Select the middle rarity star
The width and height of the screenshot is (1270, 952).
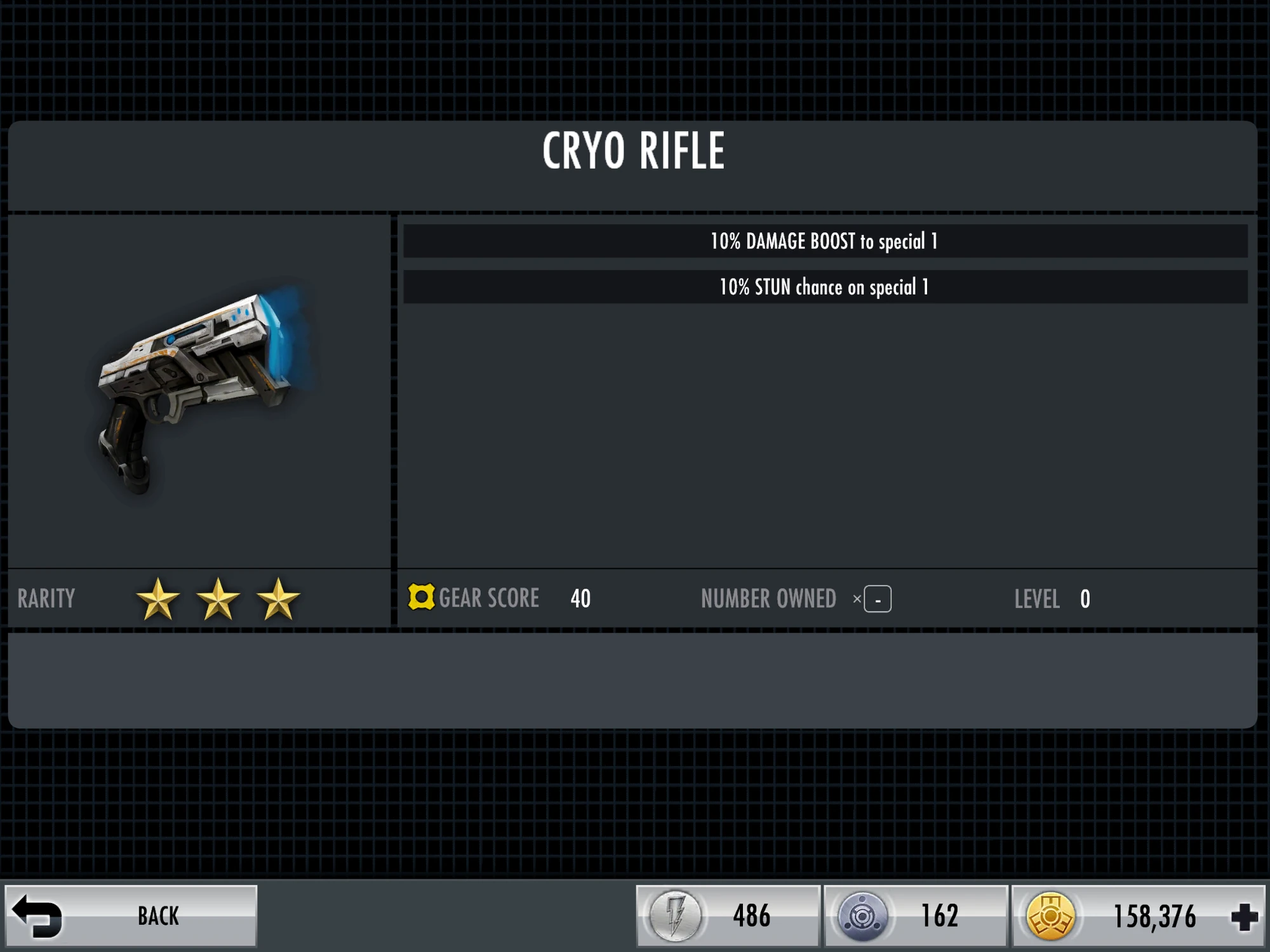[x=219, y=597]
